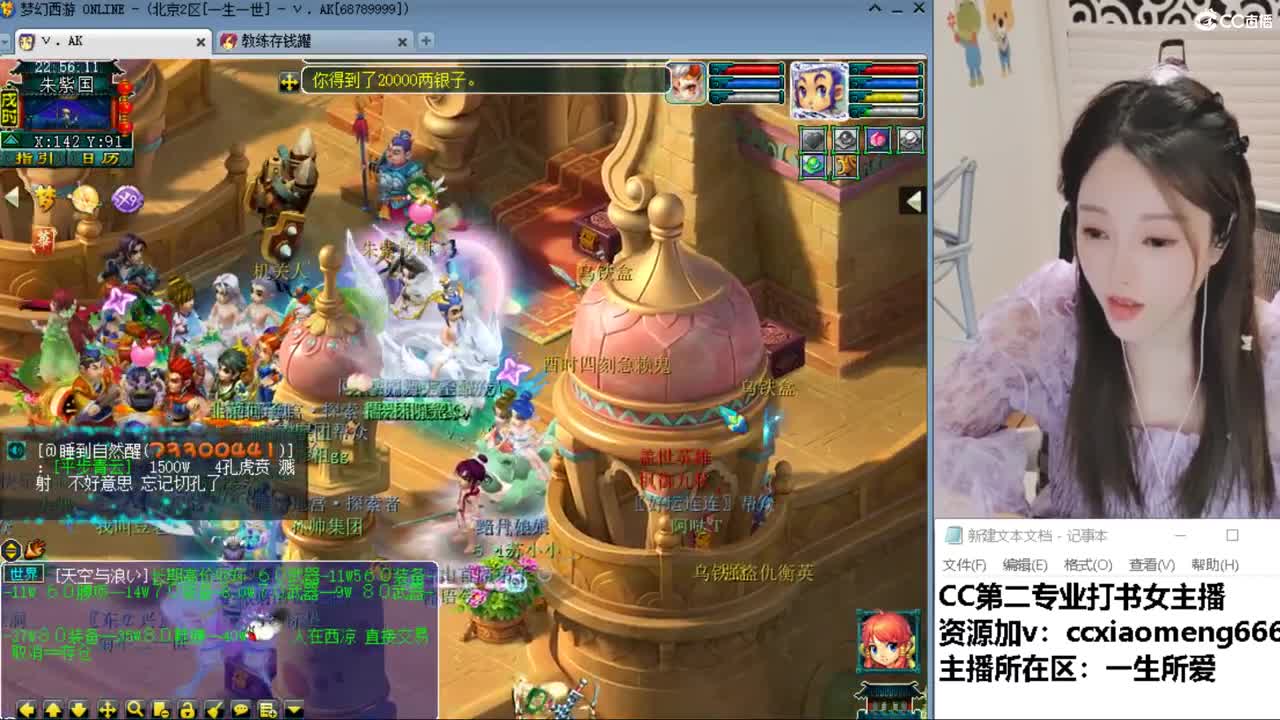The height and width of the screenshot is (720, 1280).
Task: Expand the right-side panel arrow
Action: [911, 202]
